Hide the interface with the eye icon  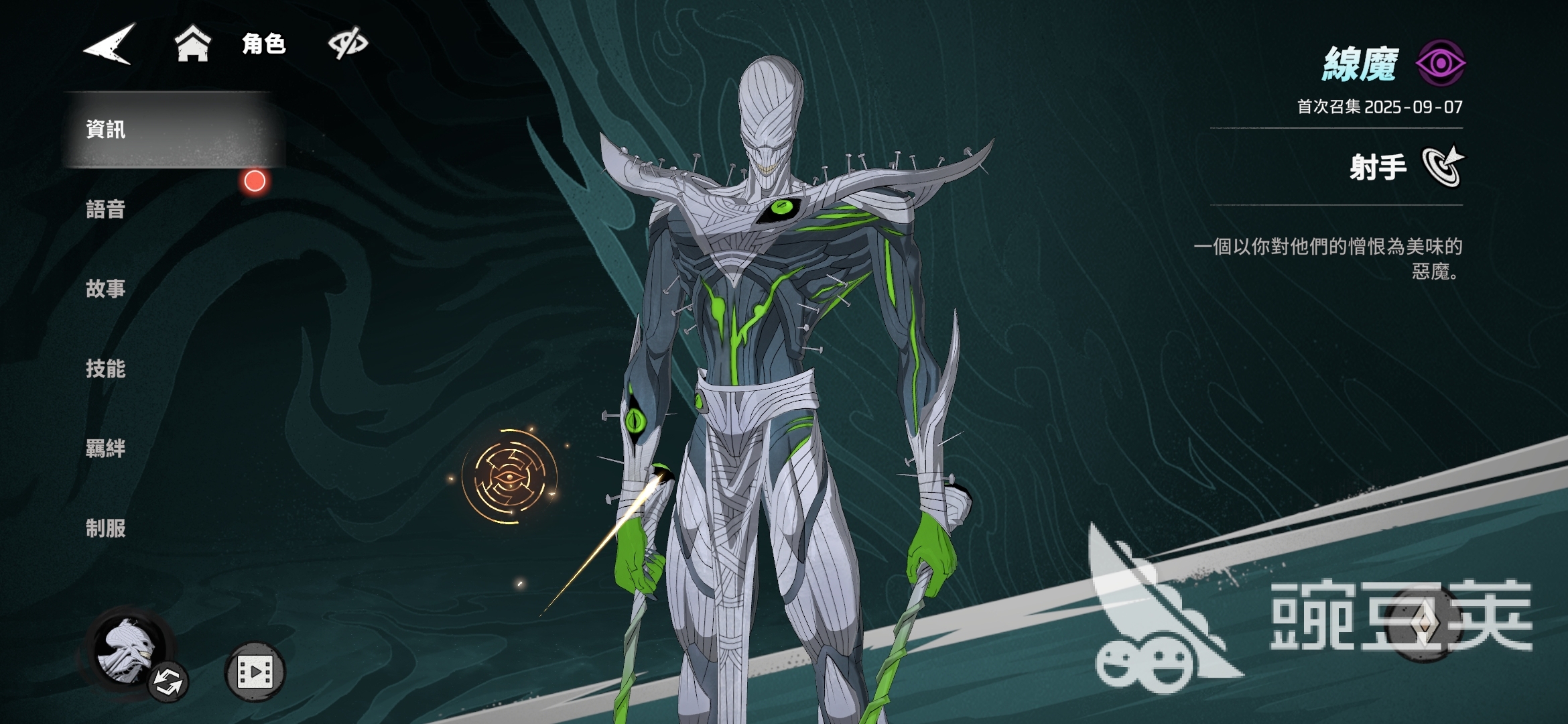[x=348, y=44]
